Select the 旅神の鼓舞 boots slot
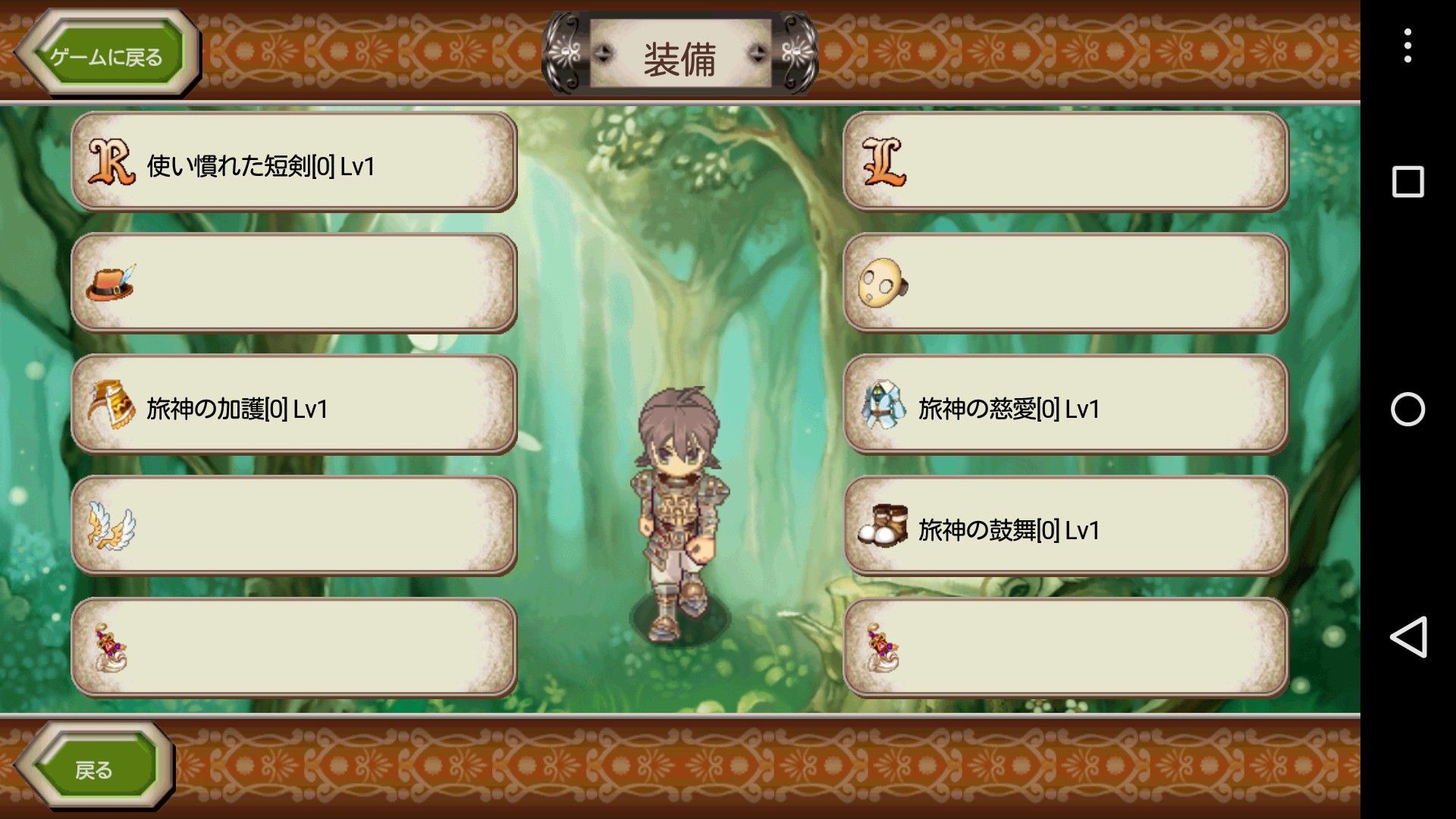1456x819 pixels. [x=1065, y=526]
